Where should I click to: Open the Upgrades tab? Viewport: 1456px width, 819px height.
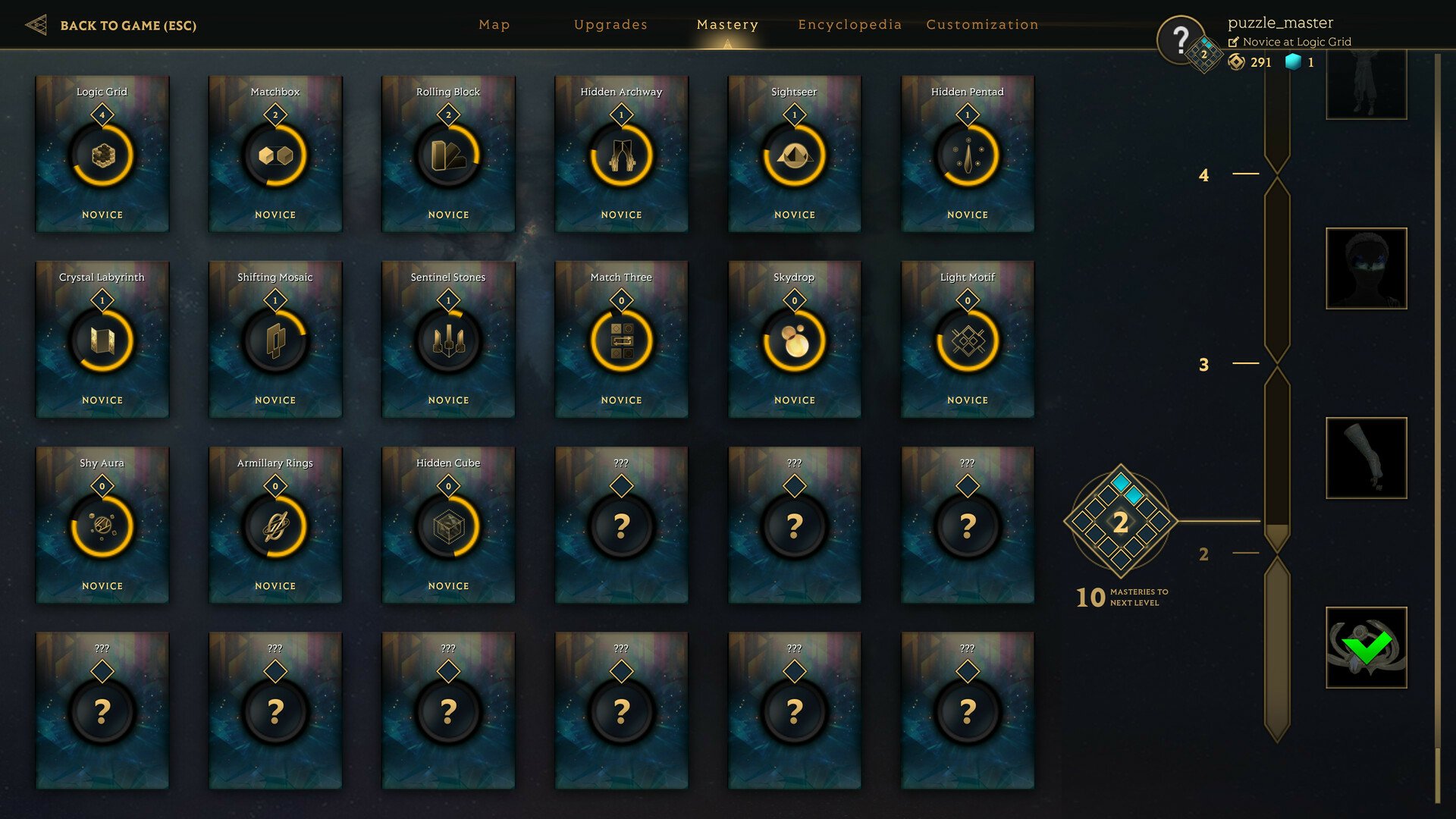(610, 25)
